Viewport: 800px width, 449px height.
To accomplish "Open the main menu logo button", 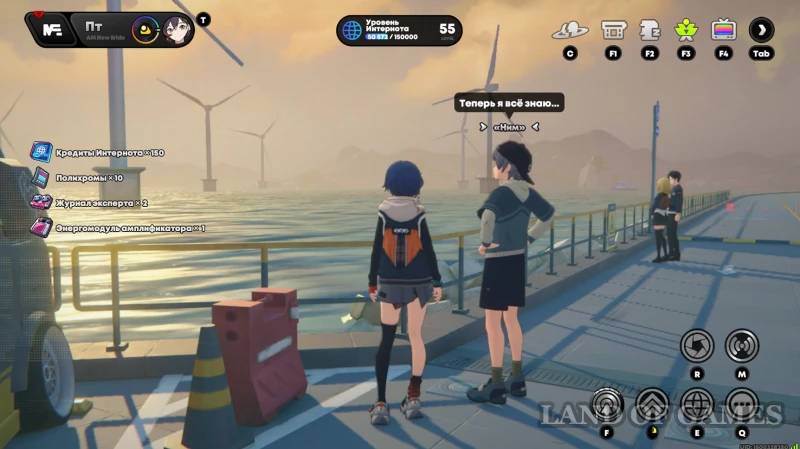I will pyautogui.click(x=51, y=29).
